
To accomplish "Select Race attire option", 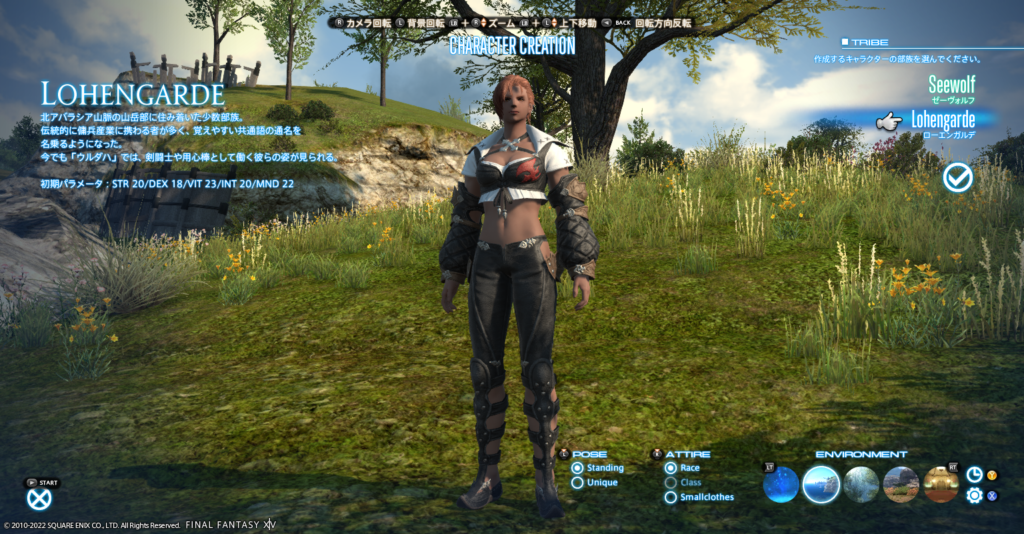I will [x=671, y=468].
